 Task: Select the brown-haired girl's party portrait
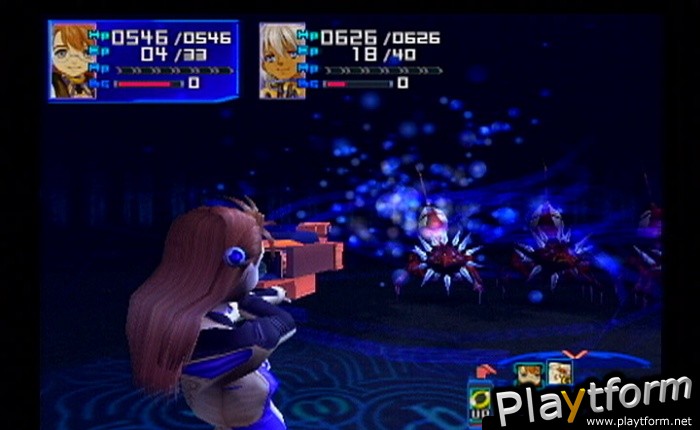coord(73,60)
